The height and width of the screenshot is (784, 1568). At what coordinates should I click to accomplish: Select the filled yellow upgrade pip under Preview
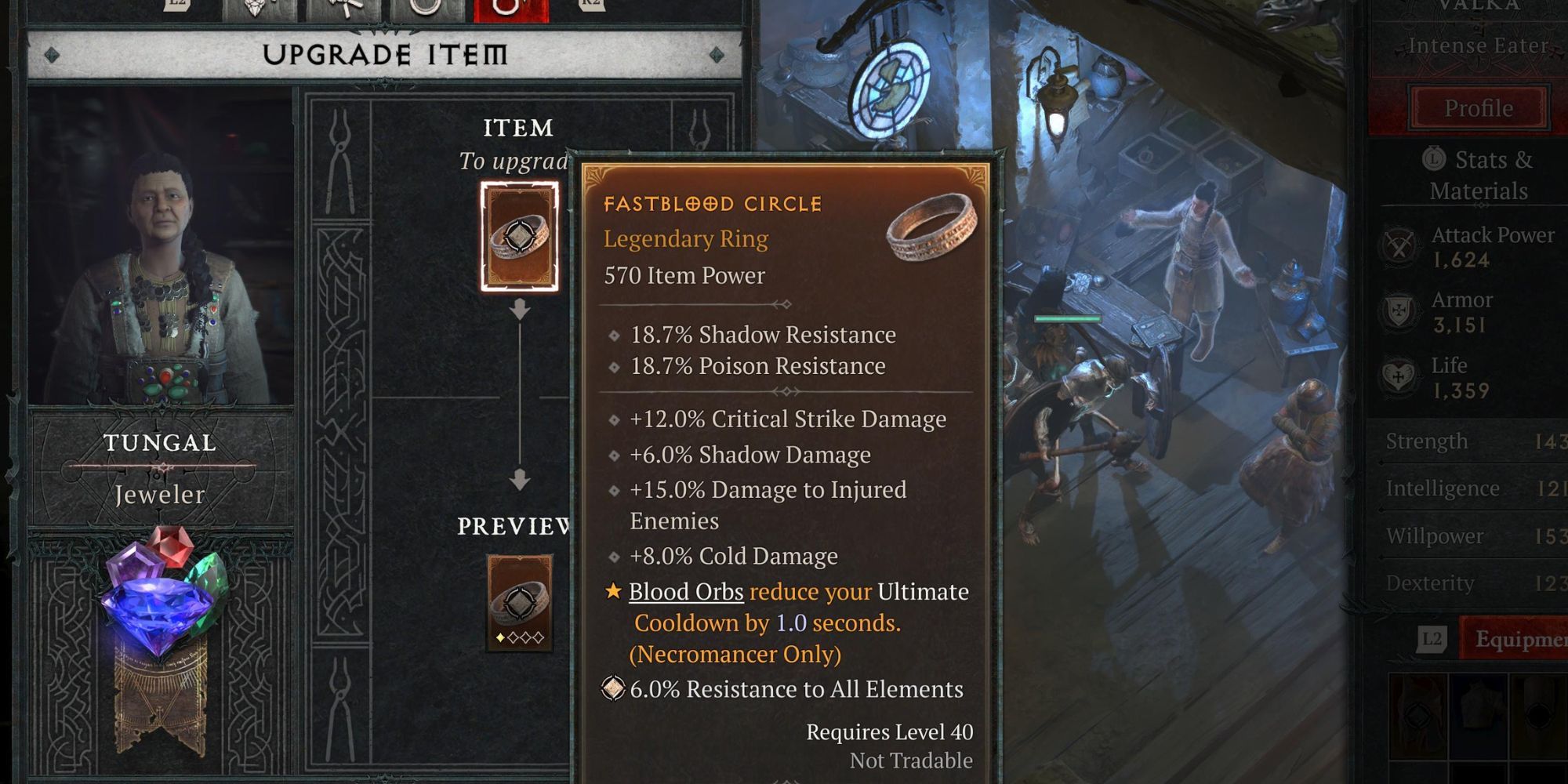pyautogui.click(x=500, y=637)
